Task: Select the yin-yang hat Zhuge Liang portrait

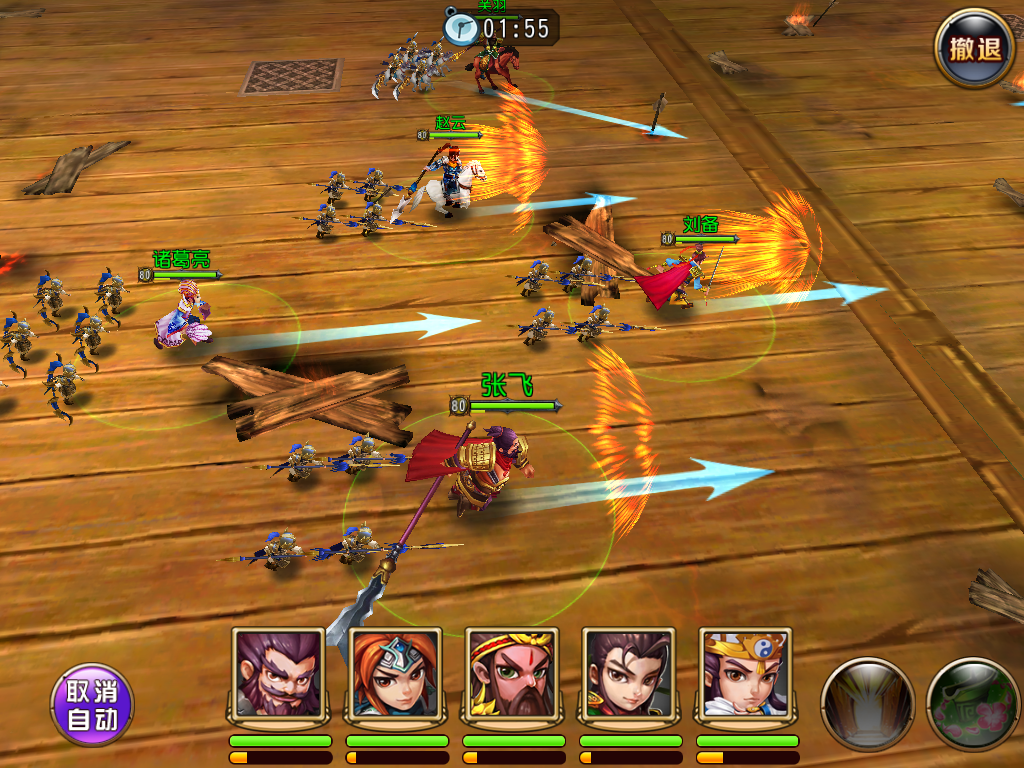Action: (x=746, y=674)
